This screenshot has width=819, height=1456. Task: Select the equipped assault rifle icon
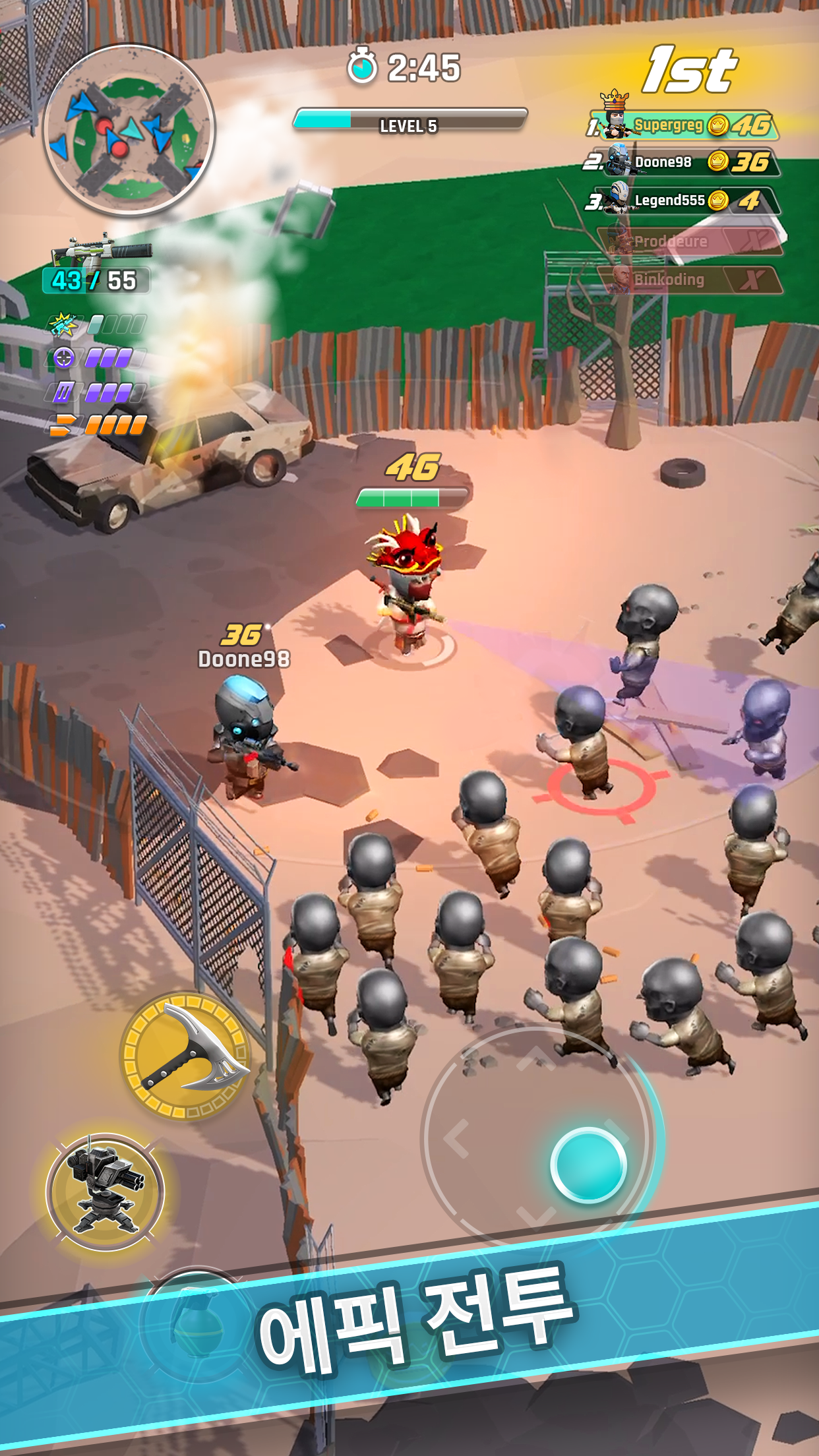click(102, 251)
